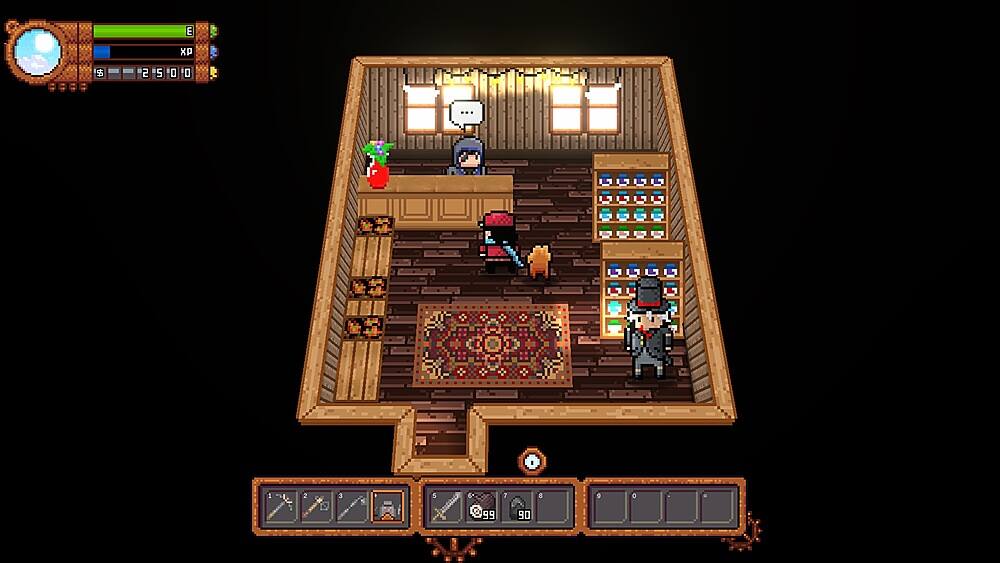Select the highlighted furnace item slot
Screen dimensions: 1000x563
[388, 507]
